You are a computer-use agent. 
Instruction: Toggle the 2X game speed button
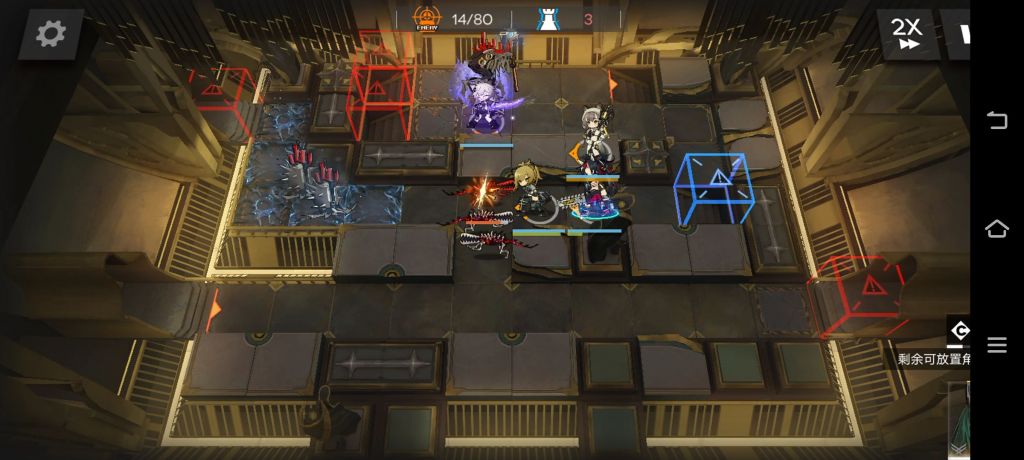(907, 34)
